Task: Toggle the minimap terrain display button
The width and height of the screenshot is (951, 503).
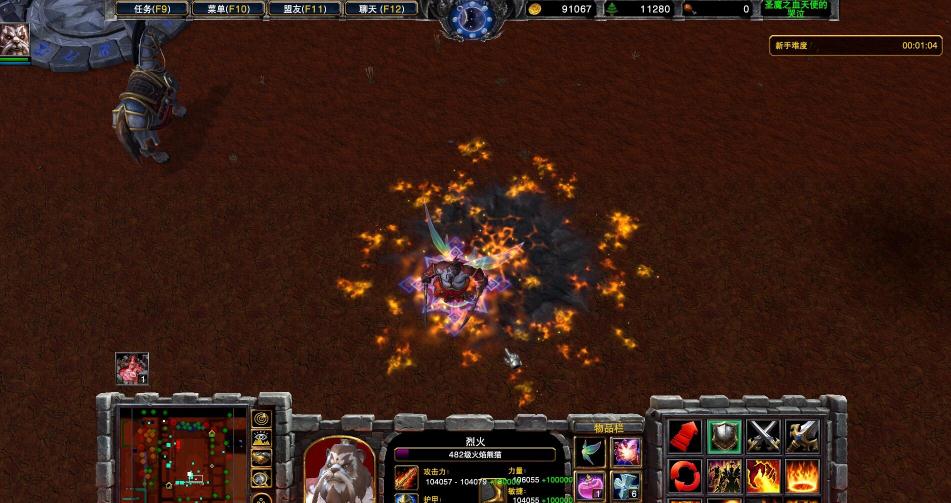Action: (x=261, y=438)
